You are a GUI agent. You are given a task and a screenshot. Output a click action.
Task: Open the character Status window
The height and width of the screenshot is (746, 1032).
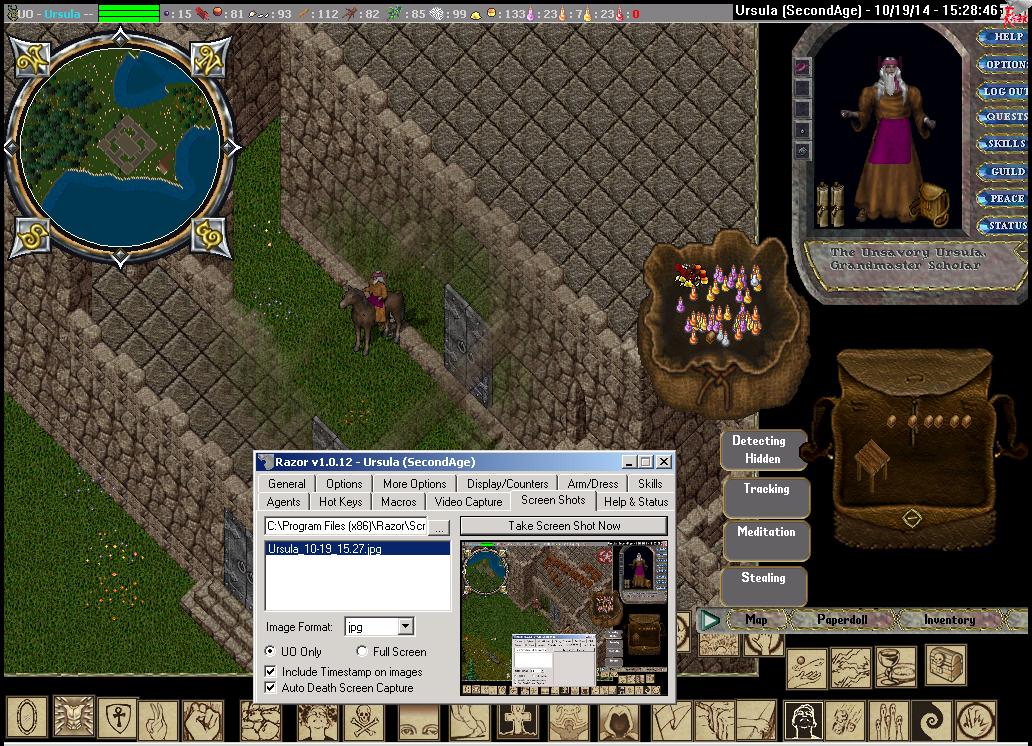pyautogui.click(x=1005, y=226)
